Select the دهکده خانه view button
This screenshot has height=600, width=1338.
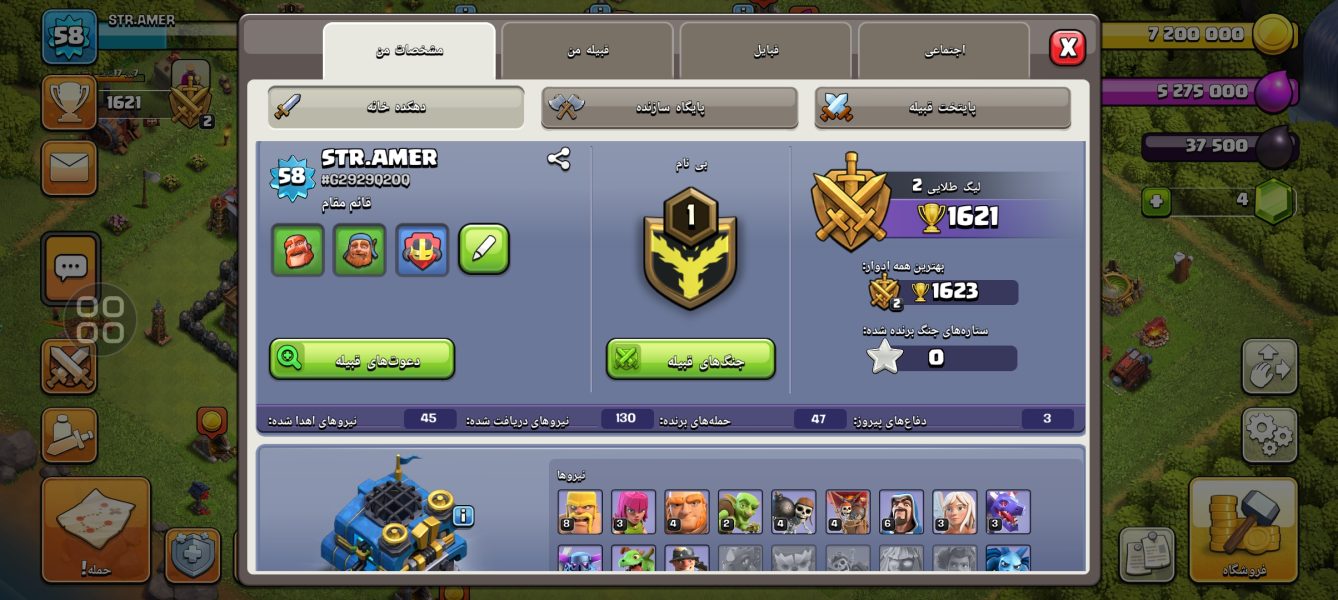click(x=396, y=107)
